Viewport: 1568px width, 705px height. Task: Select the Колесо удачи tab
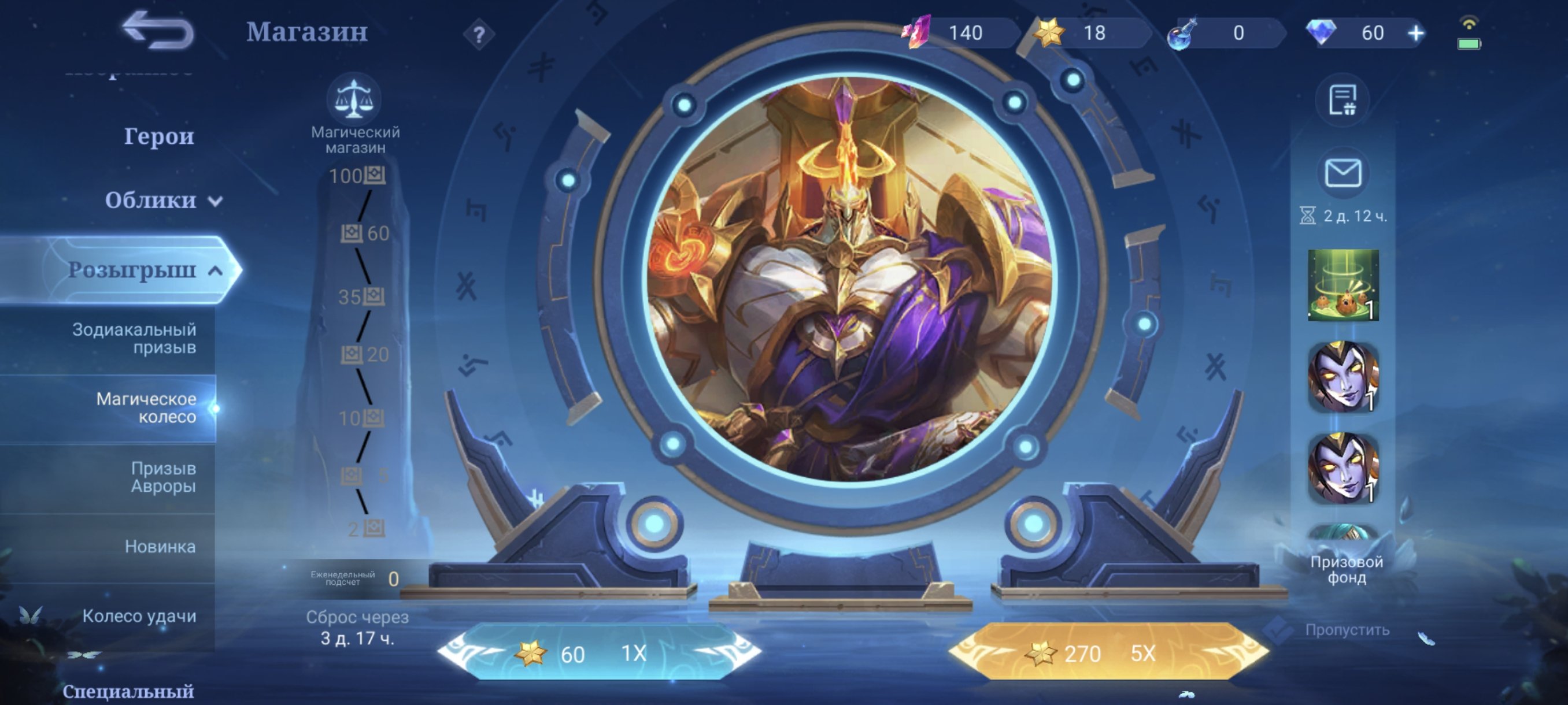click(x=139, y=617)
